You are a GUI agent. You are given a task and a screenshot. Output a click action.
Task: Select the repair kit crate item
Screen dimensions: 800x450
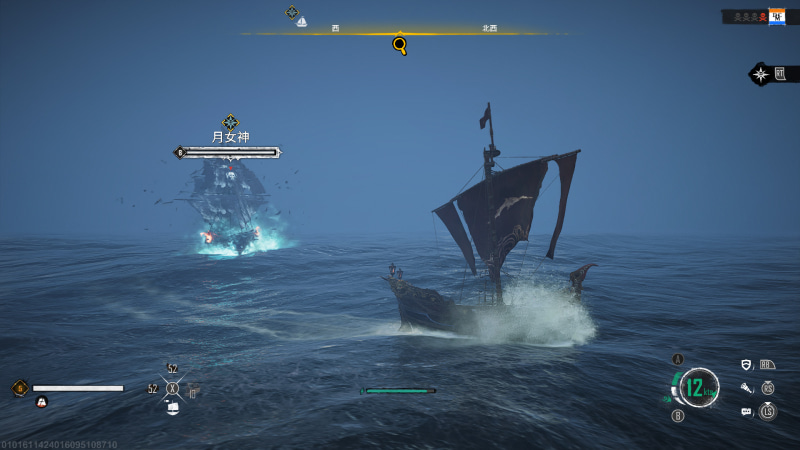coord(193,391)
